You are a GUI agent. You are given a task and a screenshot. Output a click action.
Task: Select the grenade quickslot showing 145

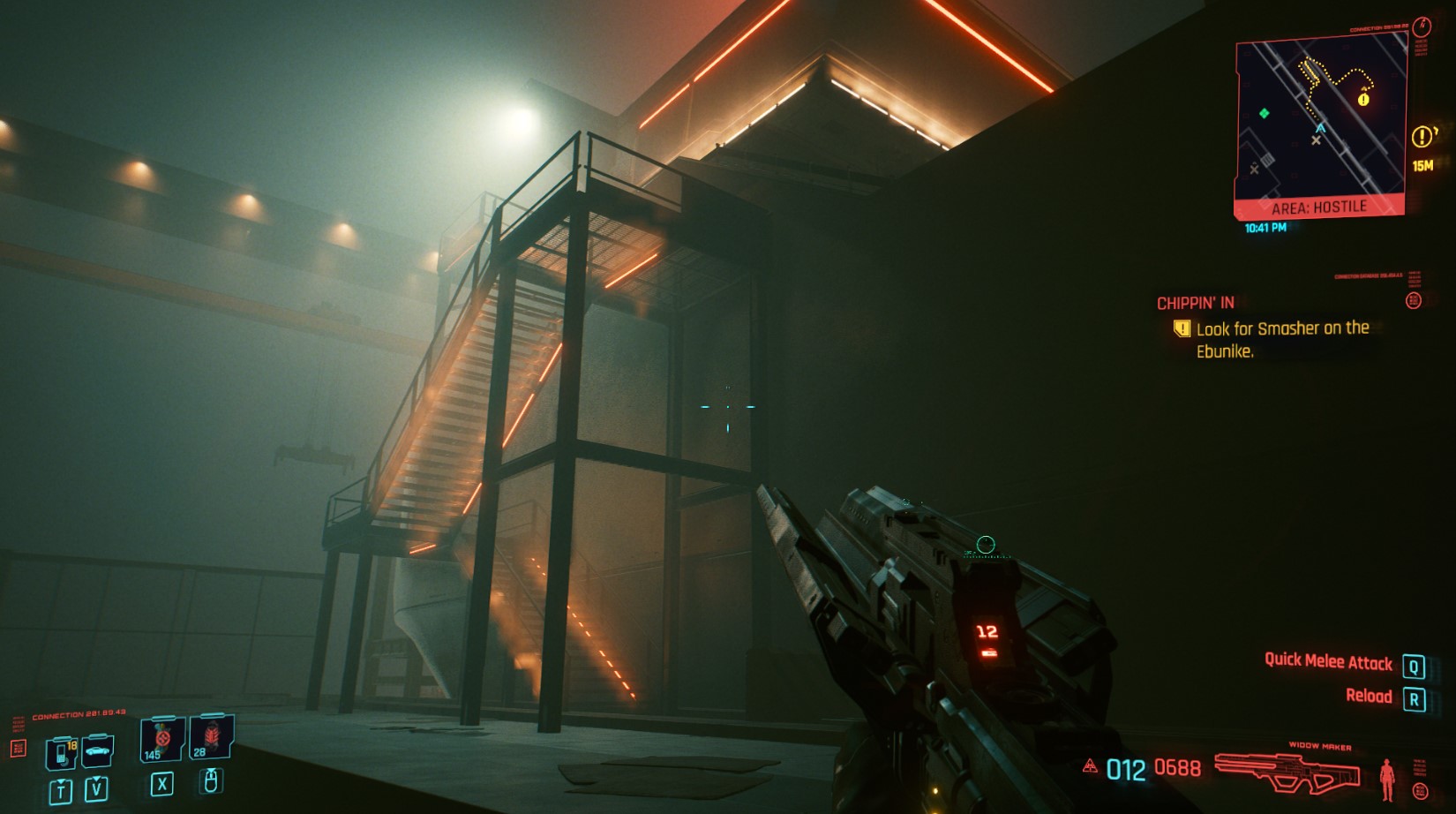pos(162,739)
